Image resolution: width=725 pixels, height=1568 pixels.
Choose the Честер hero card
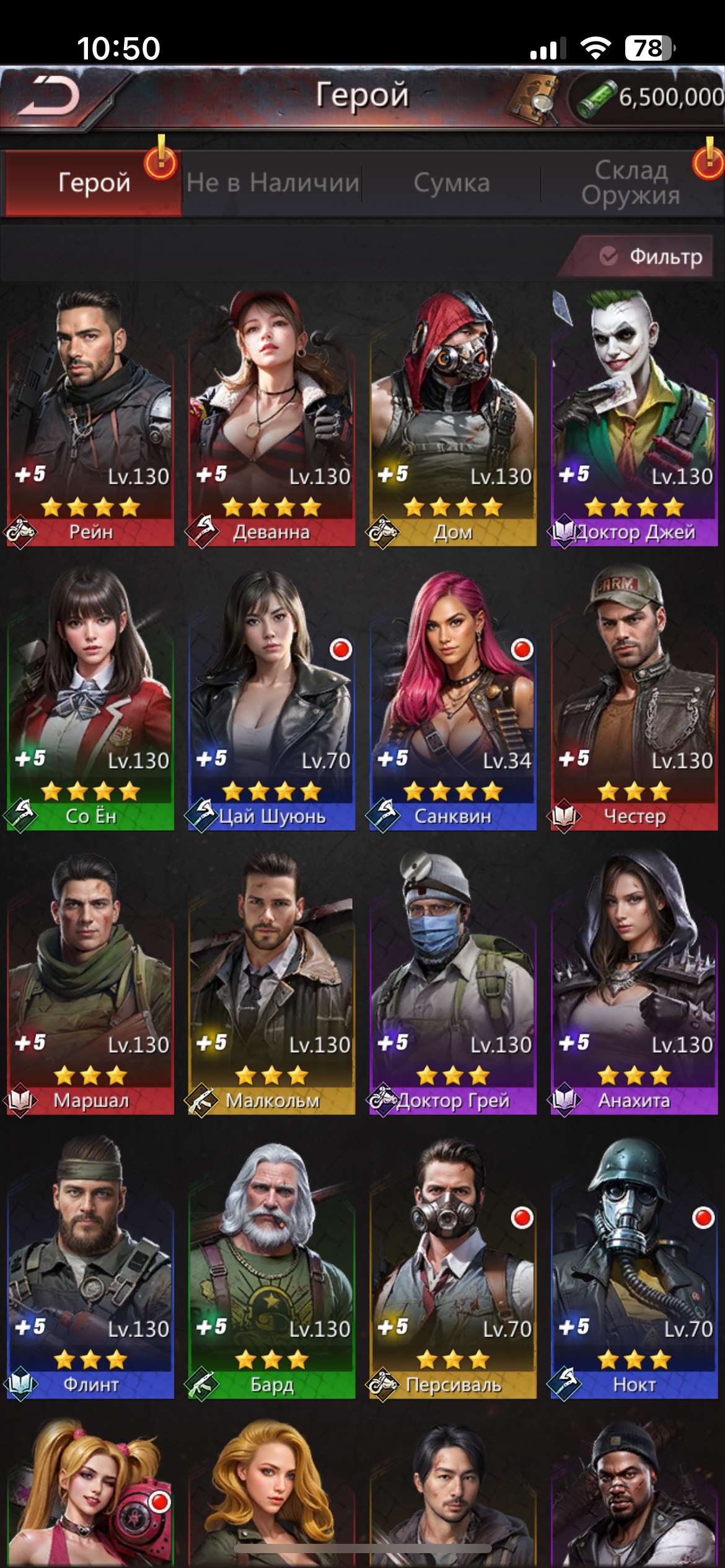click(634, 700)
